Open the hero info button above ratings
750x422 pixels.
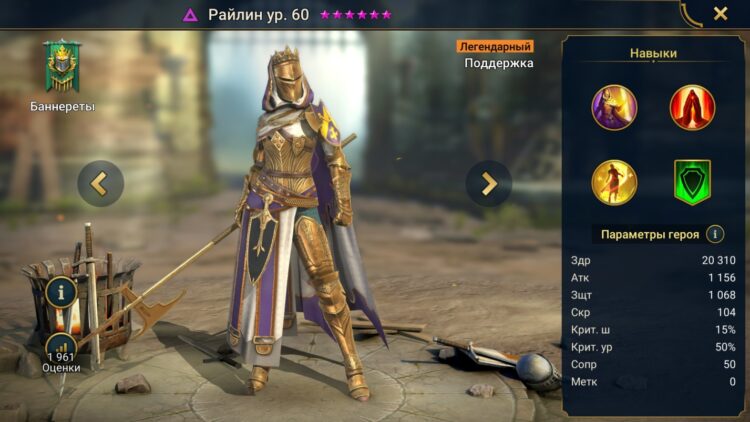click(62, 293)
